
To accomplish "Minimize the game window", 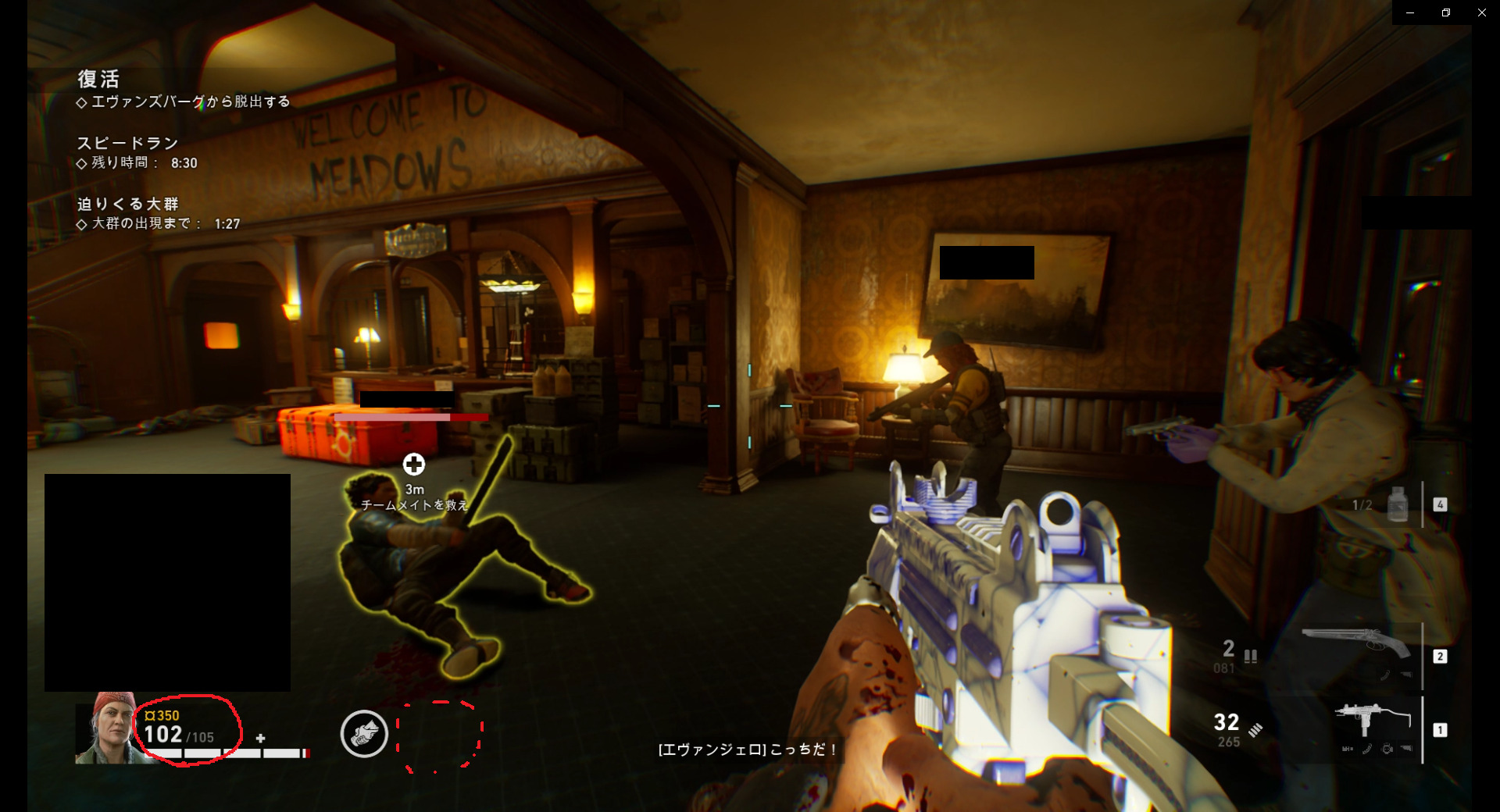I will coord(1410,12).
